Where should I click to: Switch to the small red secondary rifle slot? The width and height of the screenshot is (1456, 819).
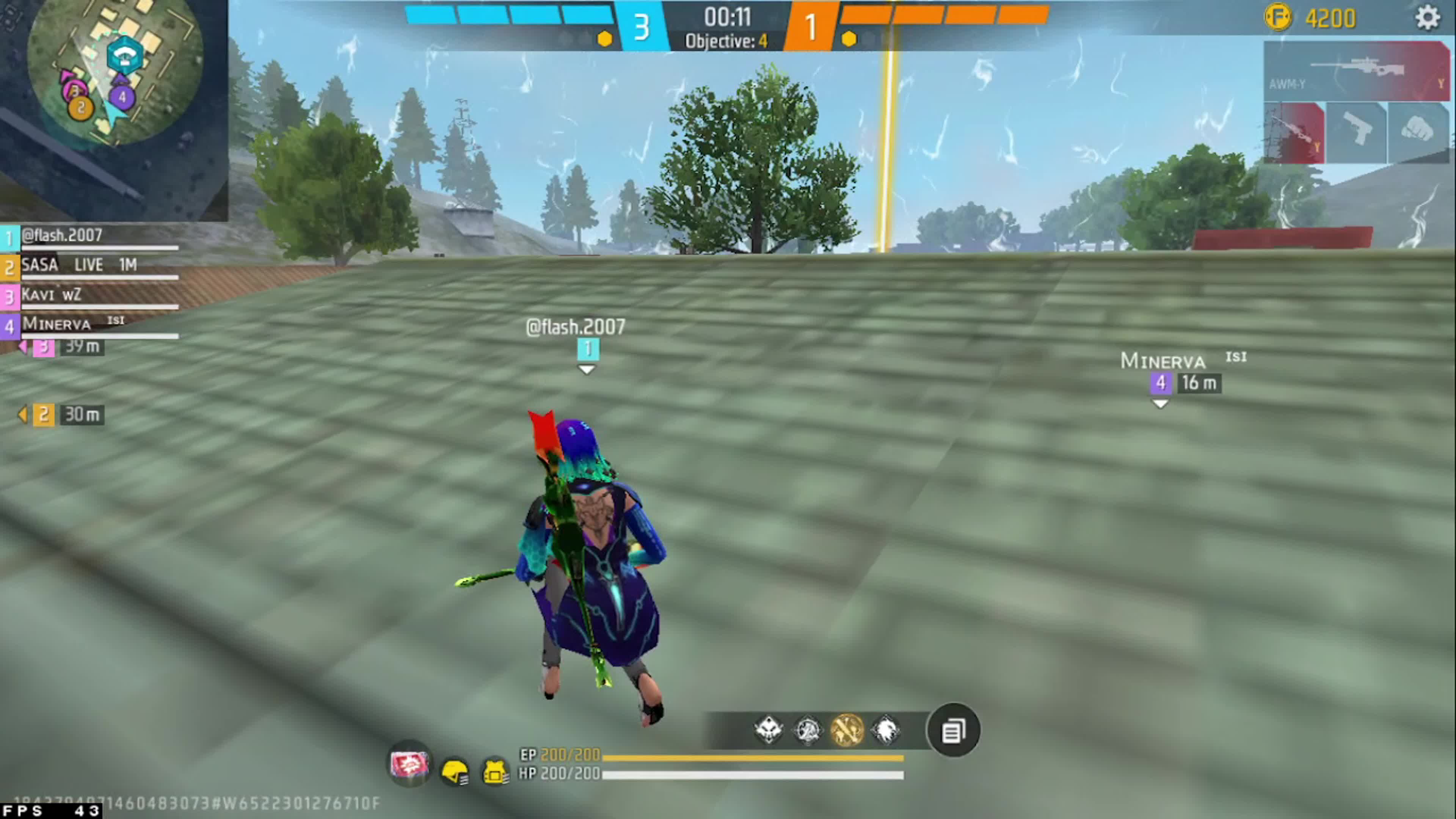coord(1294,133)
